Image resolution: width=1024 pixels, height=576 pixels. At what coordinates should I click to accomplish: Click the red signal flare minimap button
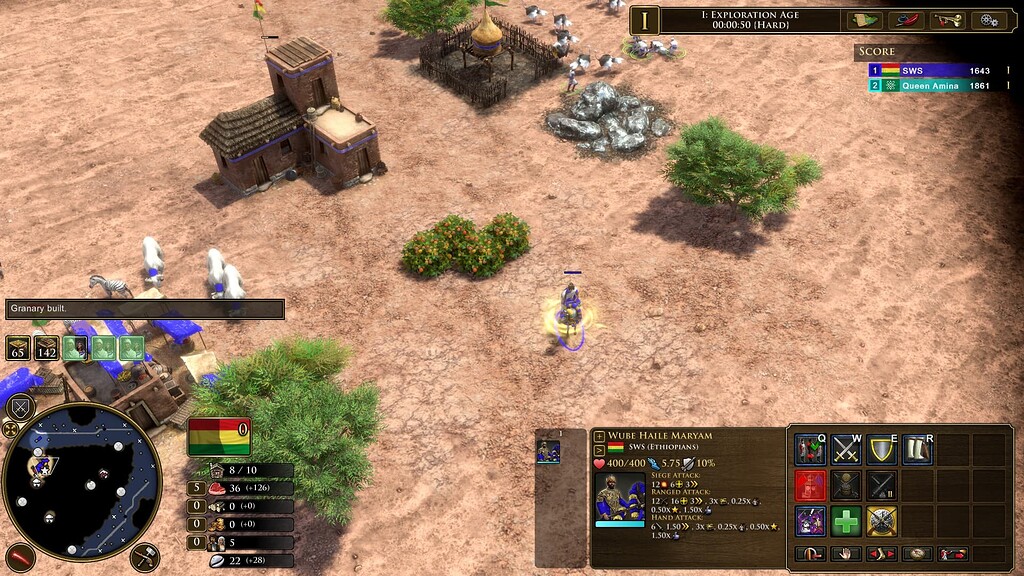pos(19,556)
